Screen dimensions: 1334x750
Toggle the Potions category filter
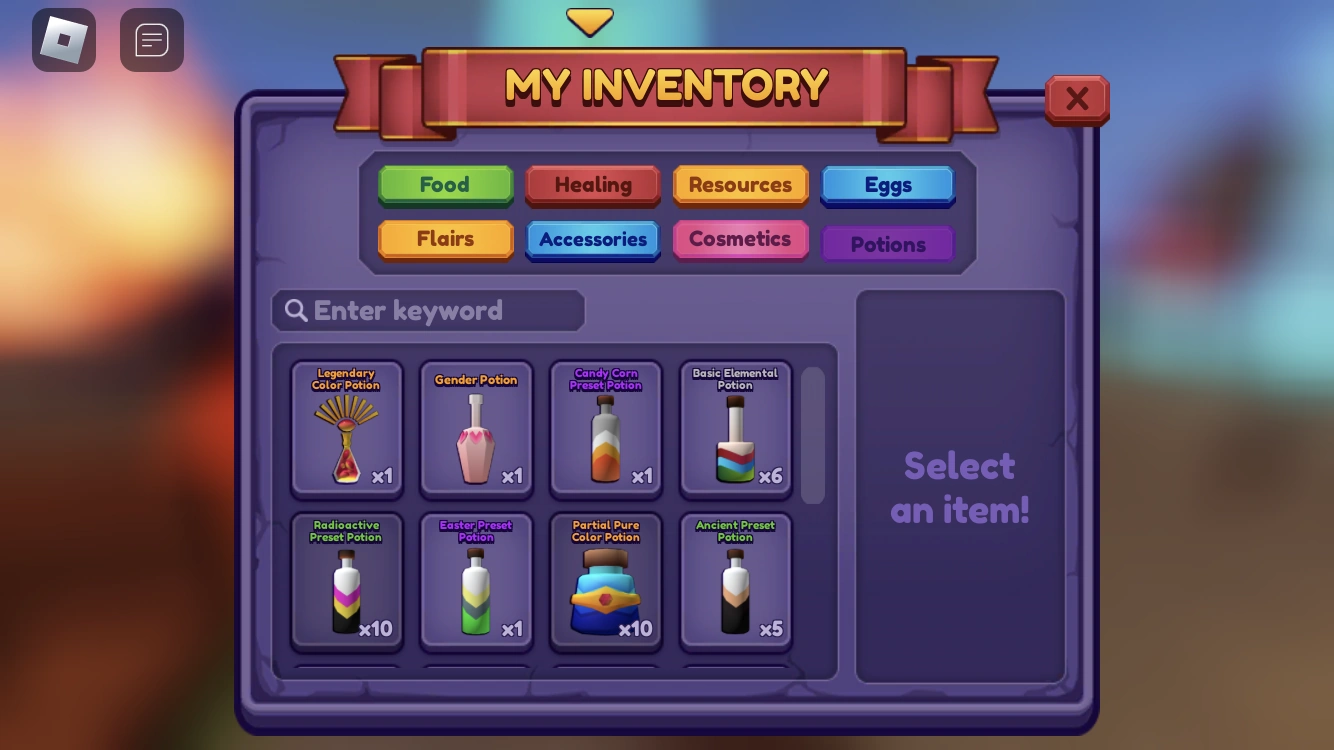coord(887,243)
